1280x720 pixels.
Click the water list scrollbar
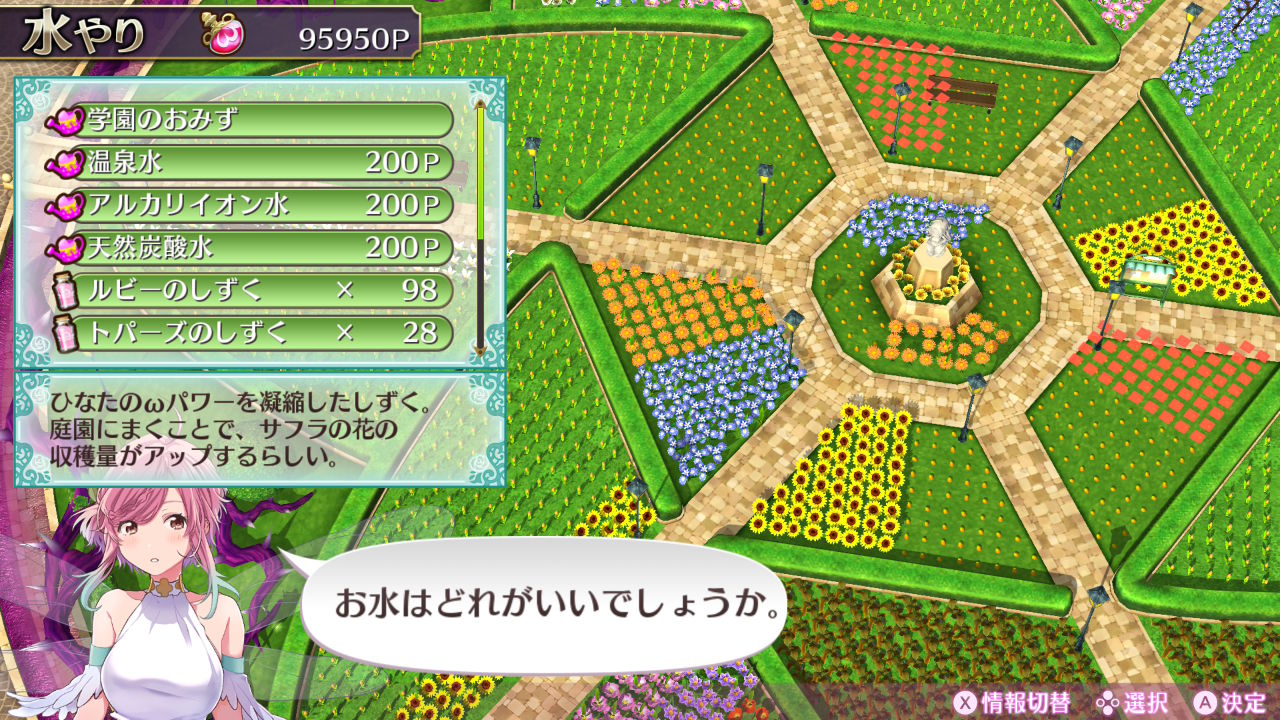tap(481, 225)
